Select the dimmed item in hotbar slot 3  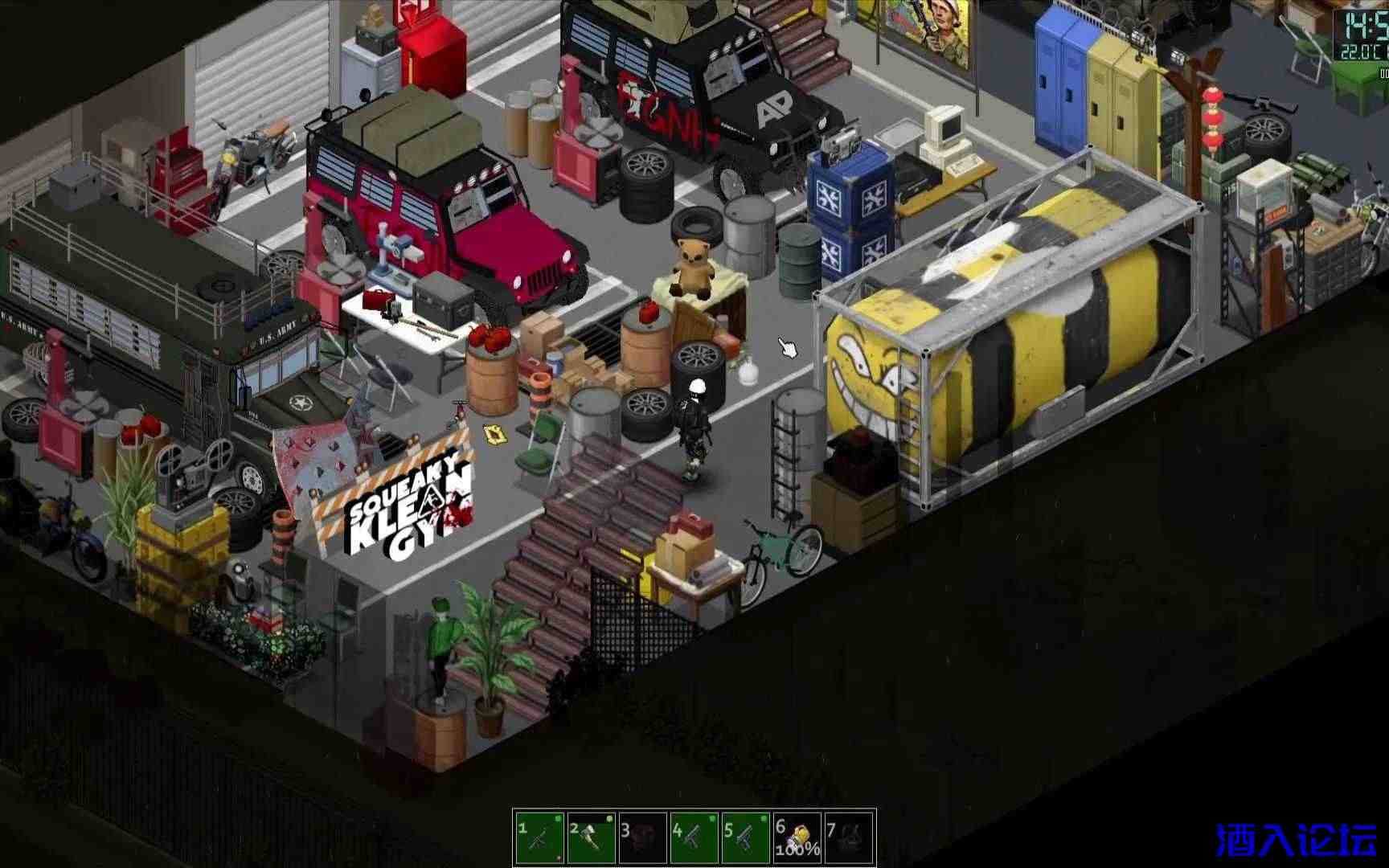pos(642,837)
